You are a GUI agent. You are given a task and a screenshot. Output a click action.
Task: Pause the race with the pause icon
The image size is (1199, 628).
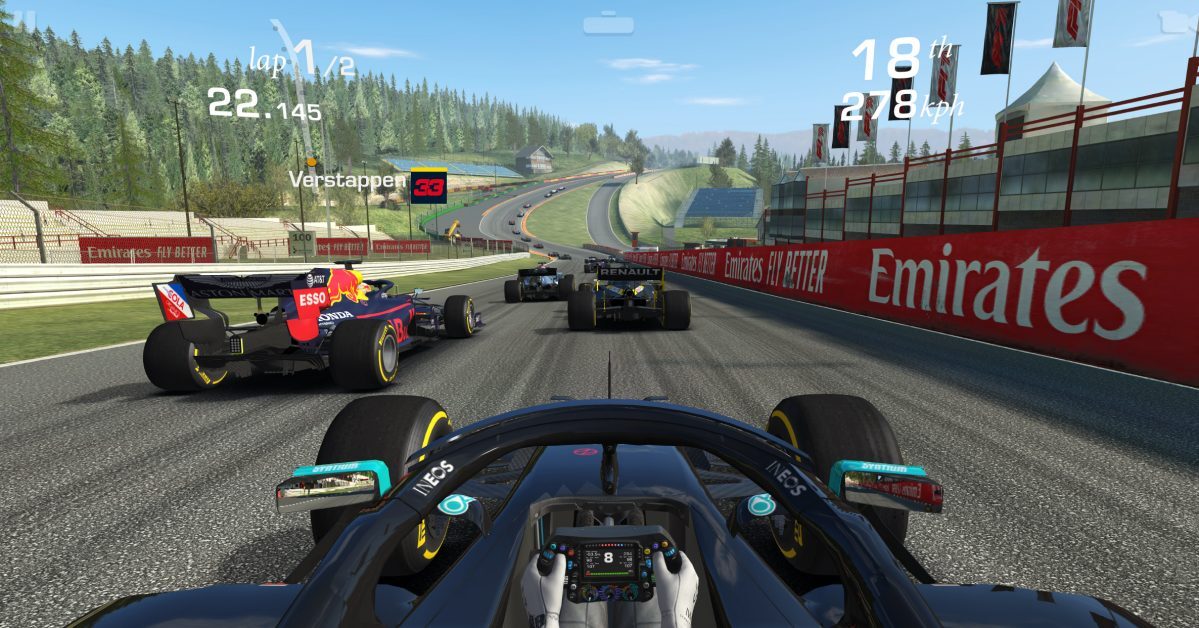pyautogui.click(x=22, y=14)
